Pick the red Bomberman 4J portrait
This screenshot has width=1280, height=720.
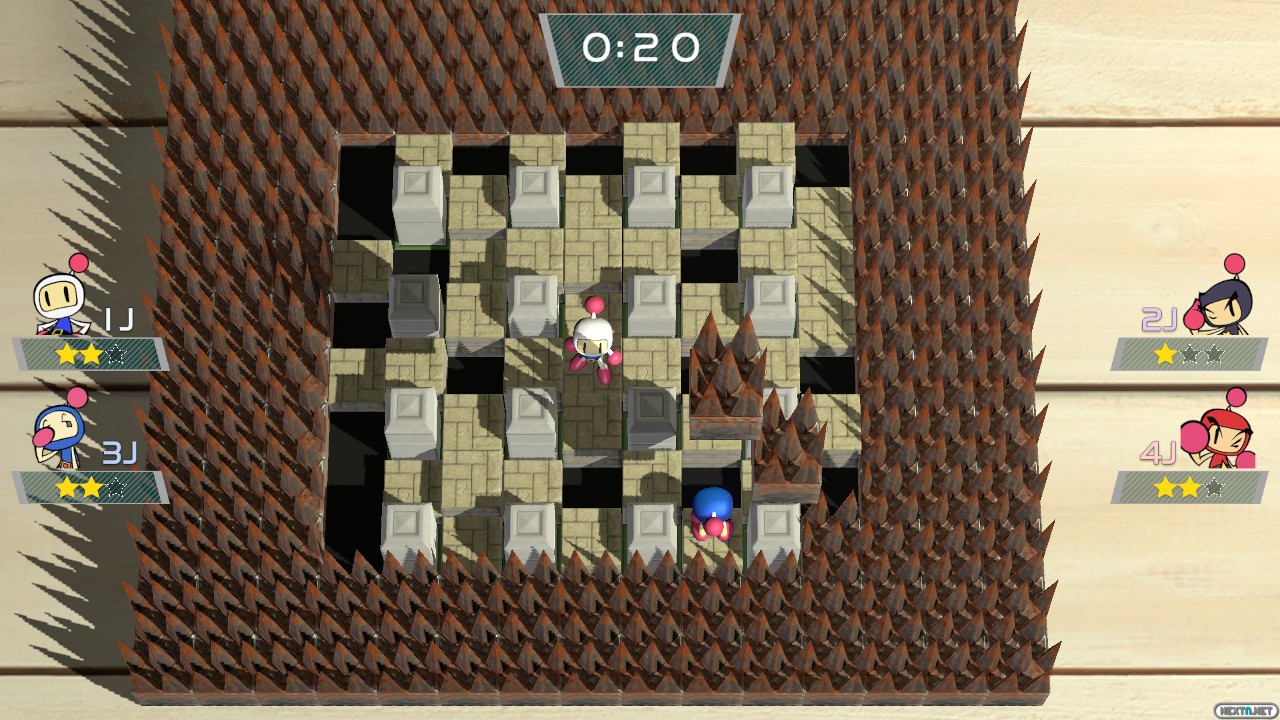click(1219, 435)
